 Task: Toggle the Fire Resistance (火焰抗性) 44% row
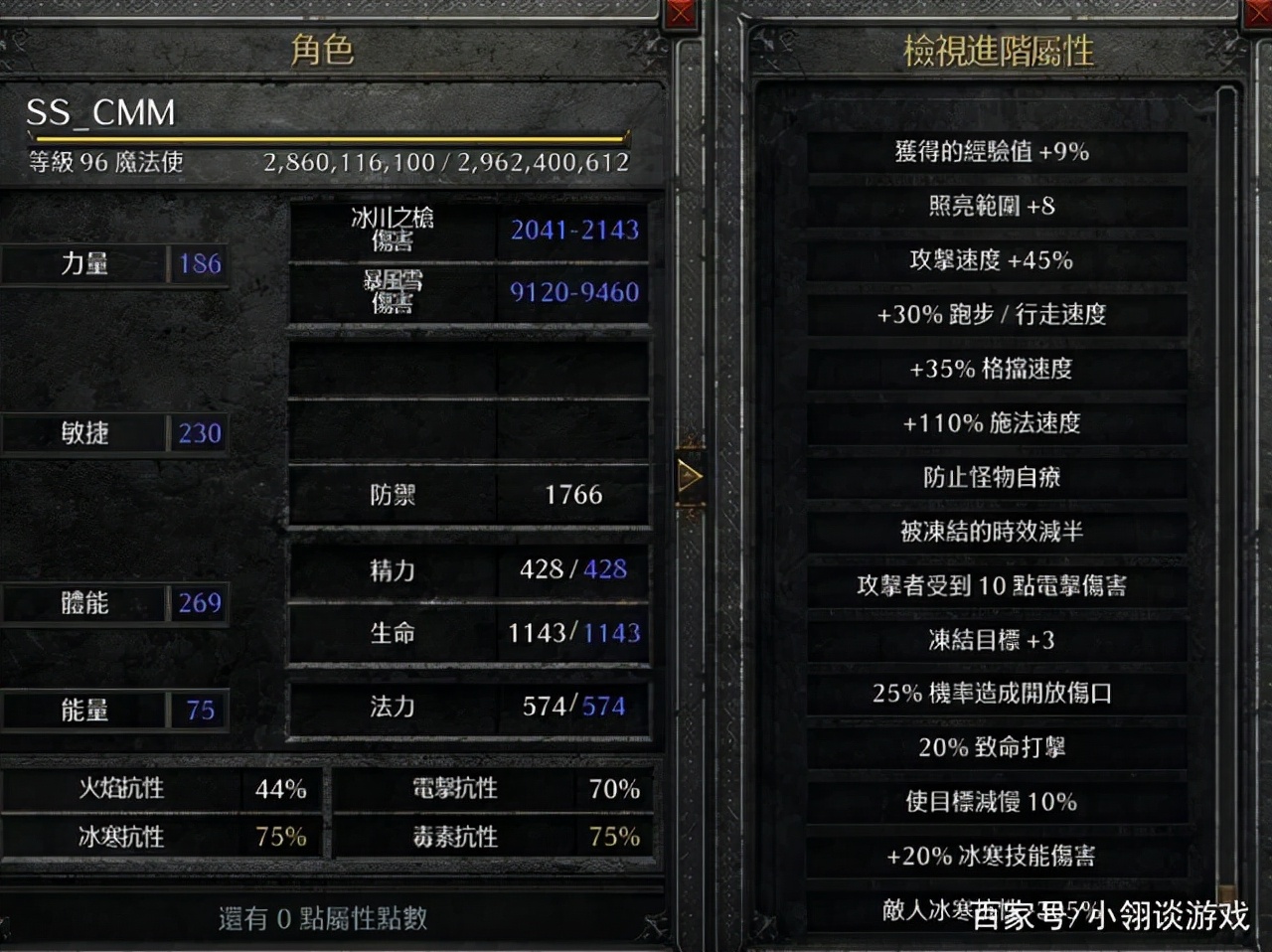pyautogui.click(x=164, y=788)
